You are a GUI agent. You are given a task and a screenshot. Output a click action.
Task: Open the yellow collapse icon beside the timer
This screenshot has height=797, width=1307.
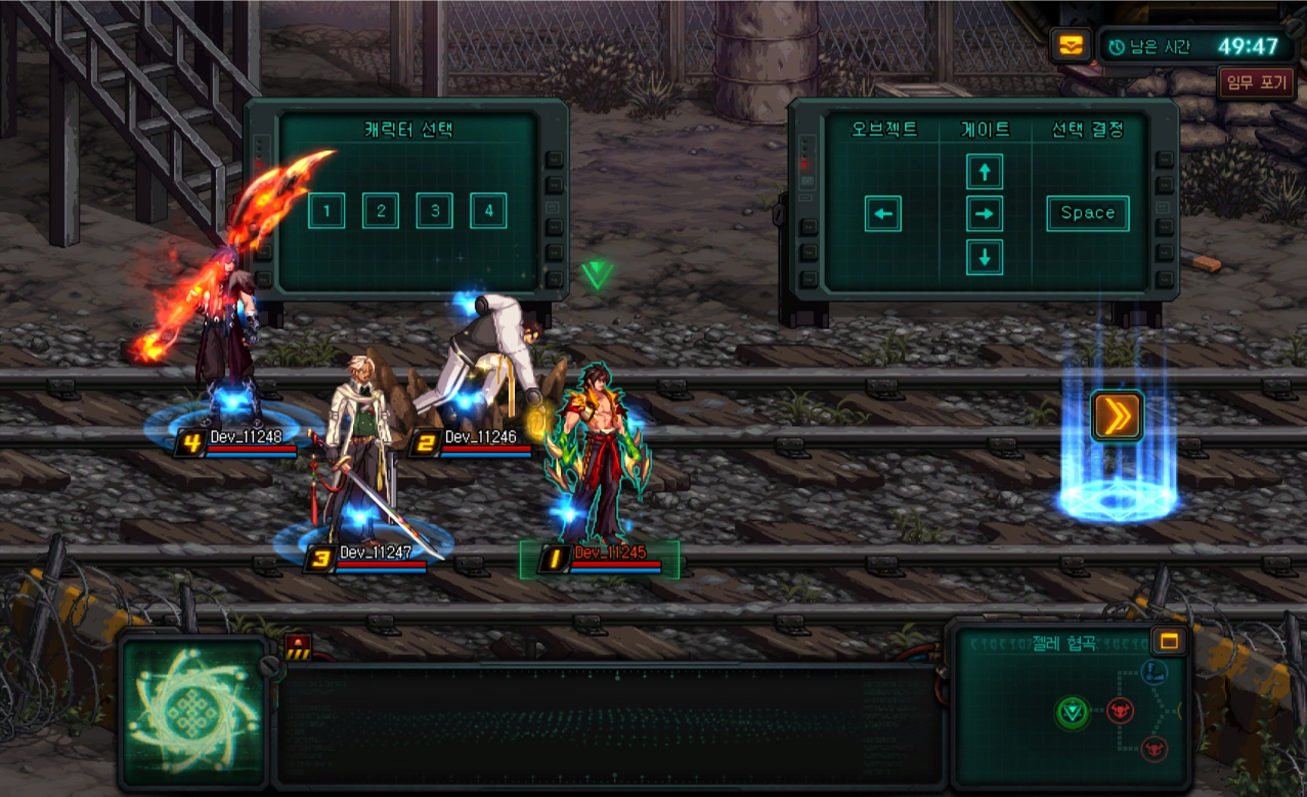[x=1069, y=45]
